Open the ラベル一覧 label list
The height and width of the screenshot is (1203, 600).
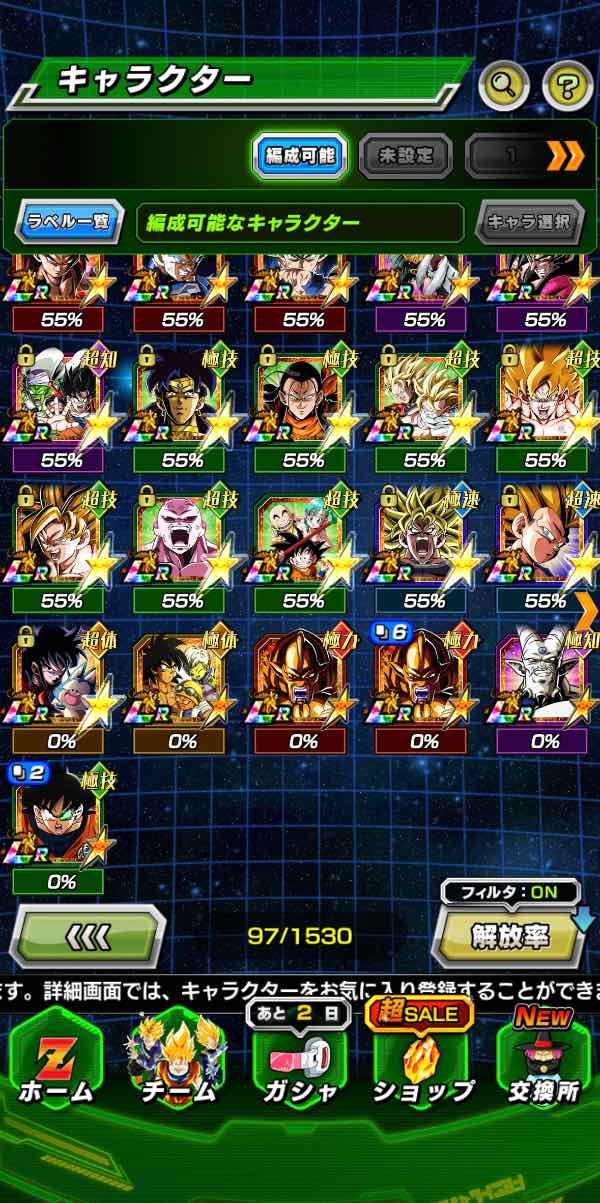click(x=68, y=221)
